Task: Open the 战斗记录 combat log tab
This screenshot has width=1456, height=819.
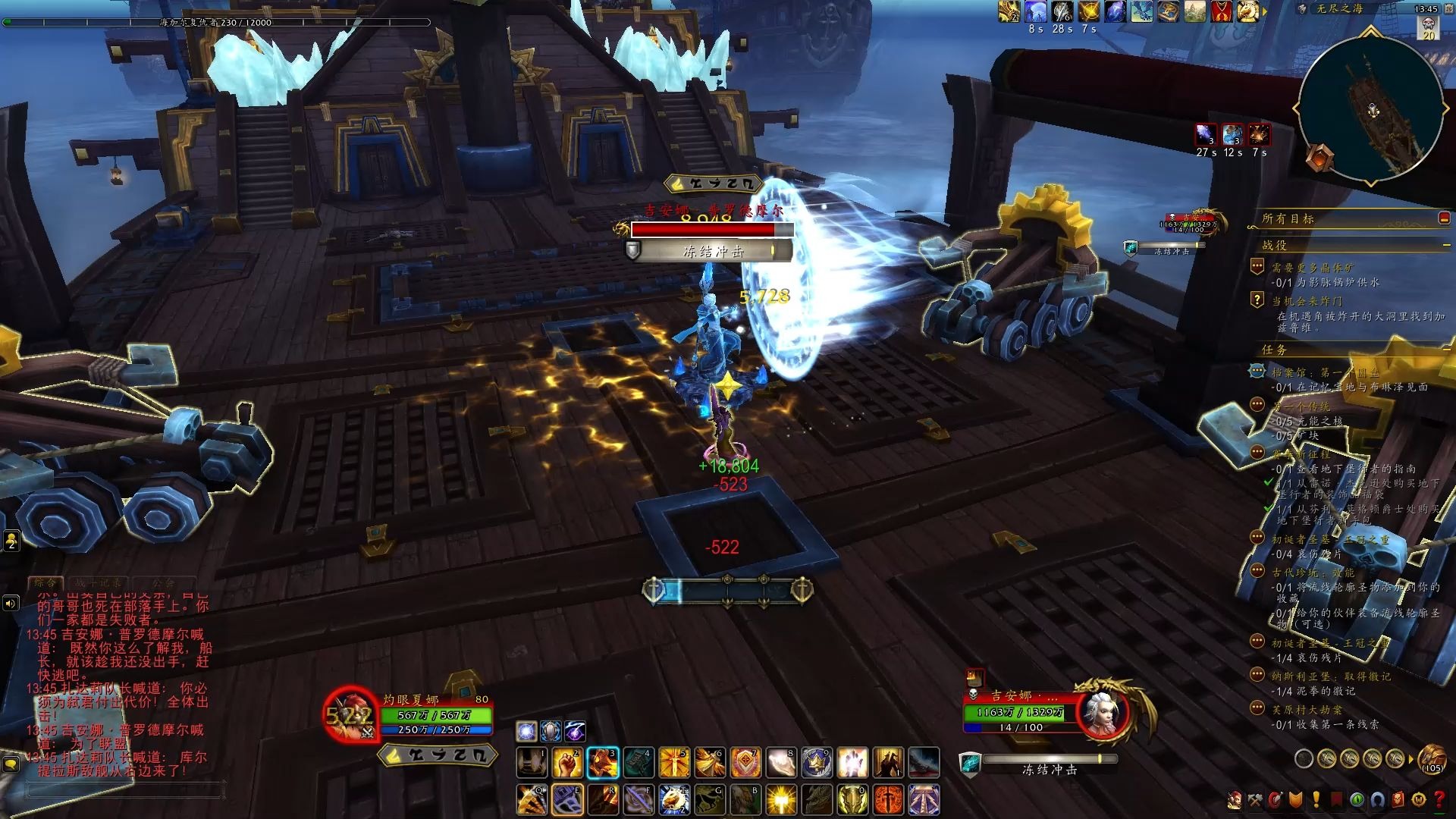Action: [99, 582]
